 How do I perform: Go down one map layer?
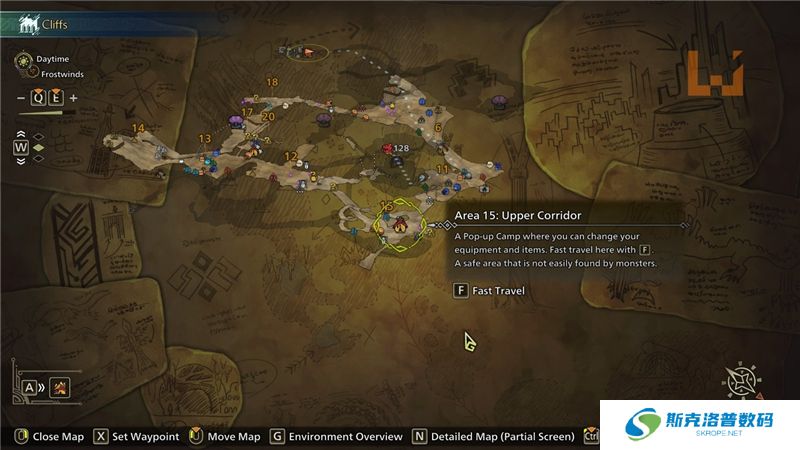coord(22,161)
